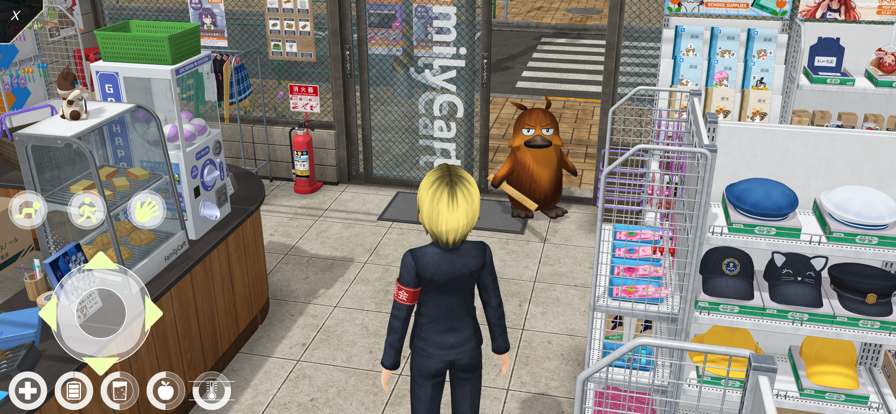Open the plus cross health icon
896x414 pixels.
[x=28, y=391]
